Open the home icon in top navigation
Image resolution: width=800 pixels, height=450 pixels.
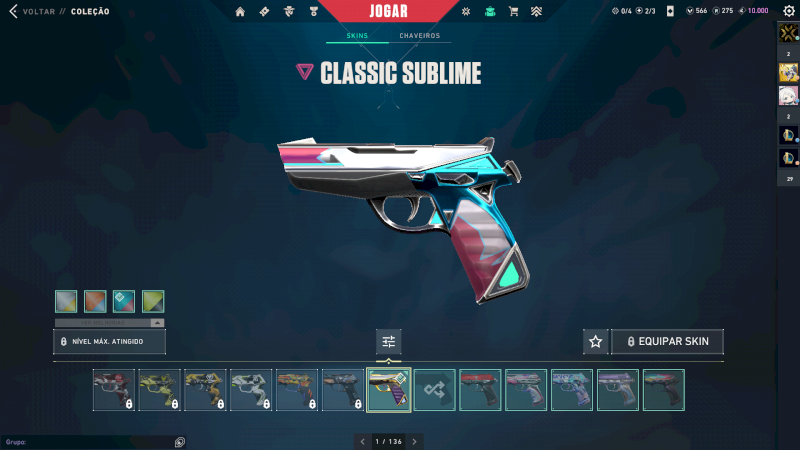(x=240, y=12)
